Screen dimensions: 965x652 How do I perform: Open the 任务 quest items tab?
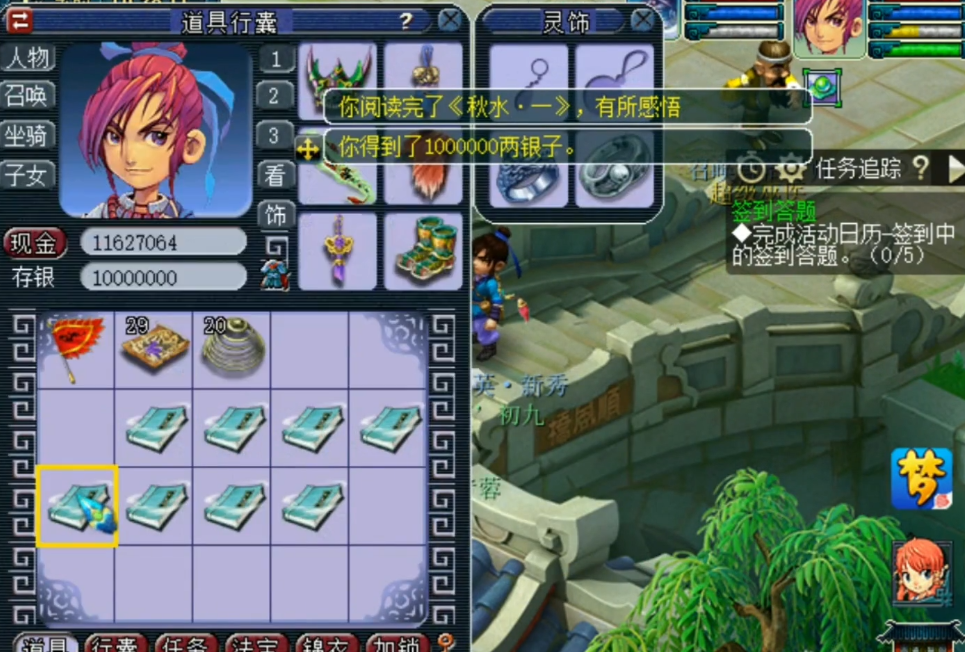click(187, 644)
